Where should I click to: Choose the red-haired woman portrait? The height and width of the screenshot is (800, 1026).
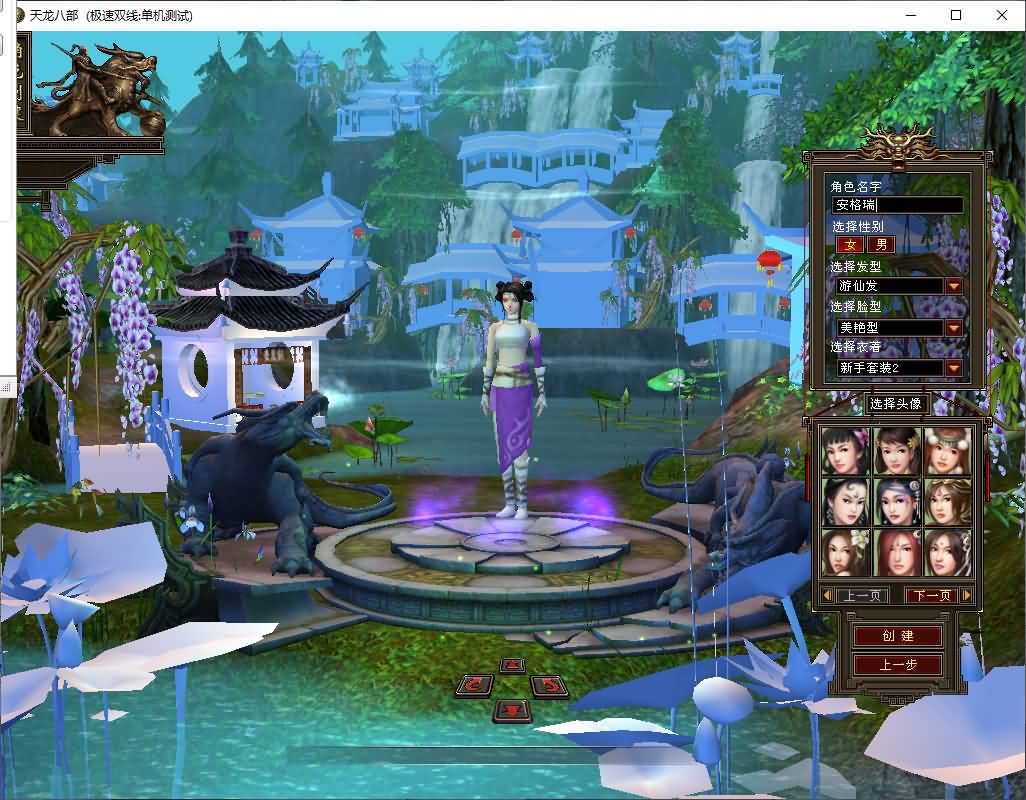click(x=895, y=553)
